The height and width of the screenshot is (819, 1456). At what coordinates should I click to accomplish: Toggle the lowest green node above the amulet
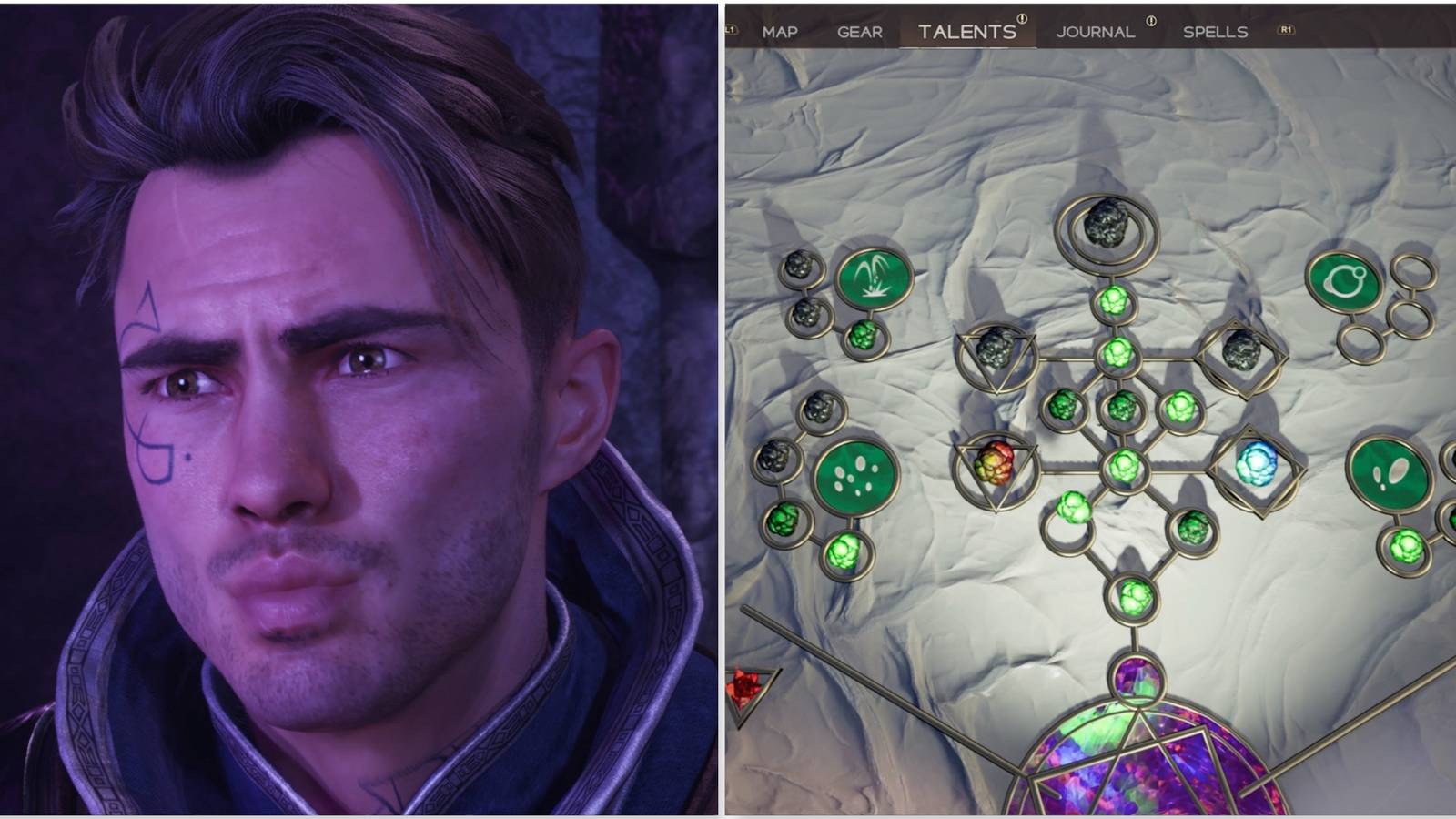1133,596
